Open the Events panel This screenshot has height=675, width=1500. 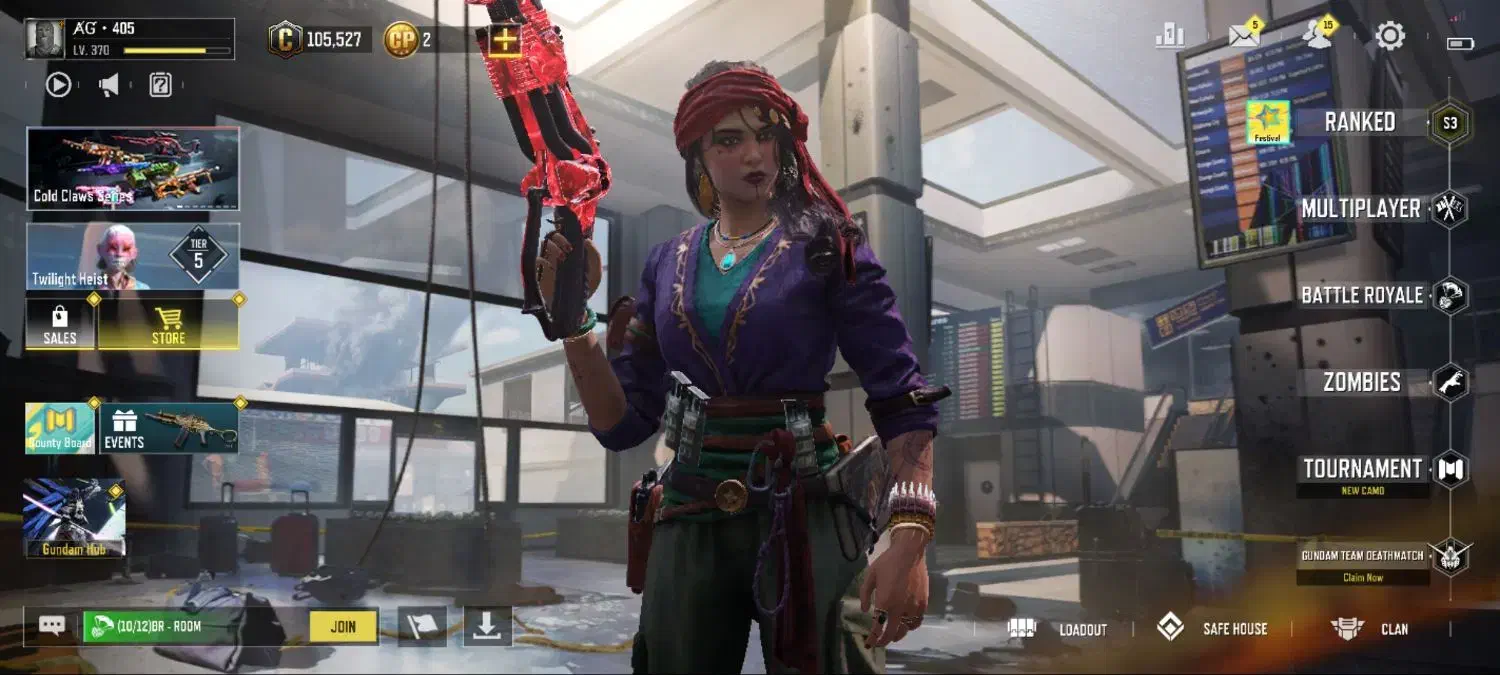point(168,428)
